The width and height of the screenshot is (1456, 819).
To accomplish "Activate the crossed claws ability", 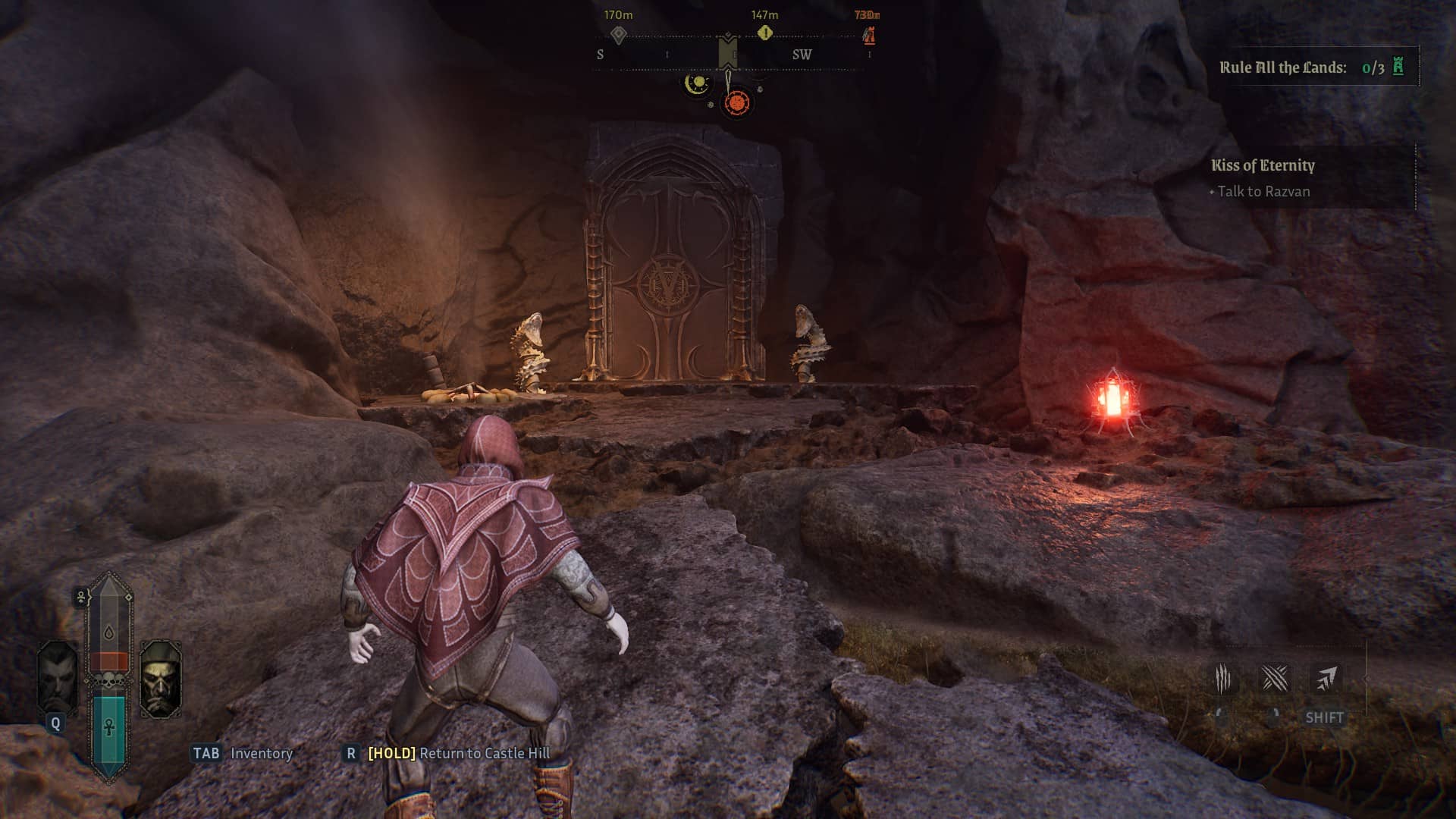I will coord(1274,679).
